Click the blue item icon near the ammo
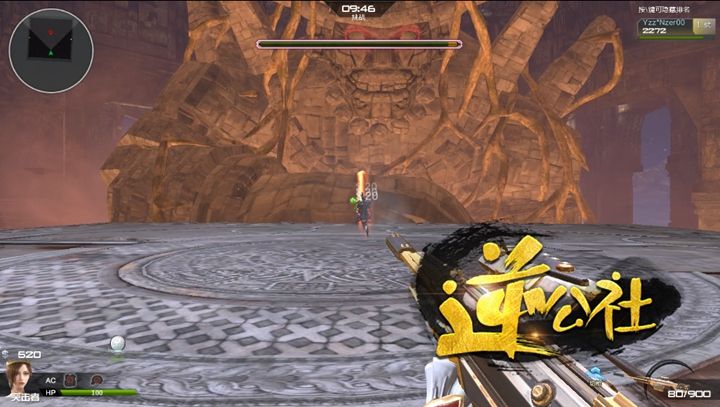The width and height of the screenshot is (720, 407). click(596, 374)
